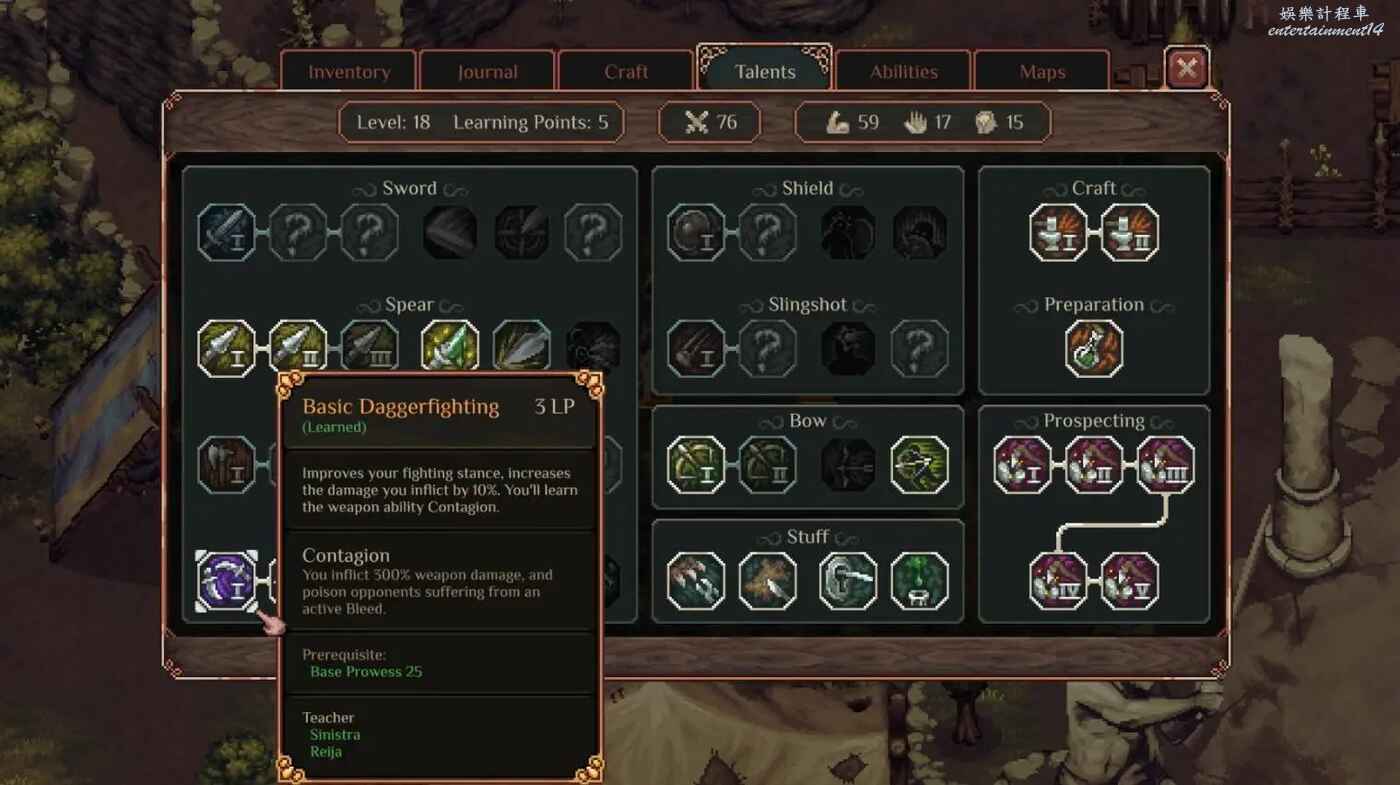Choose the Prospecting III talent
The image size is (1400, 785).
click(1166, 465)
